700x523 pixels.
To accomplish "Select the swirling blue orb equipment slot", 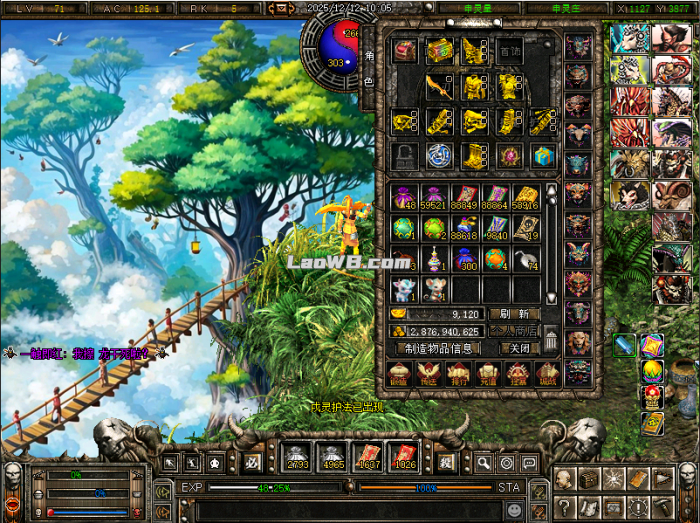I will 438,155.
